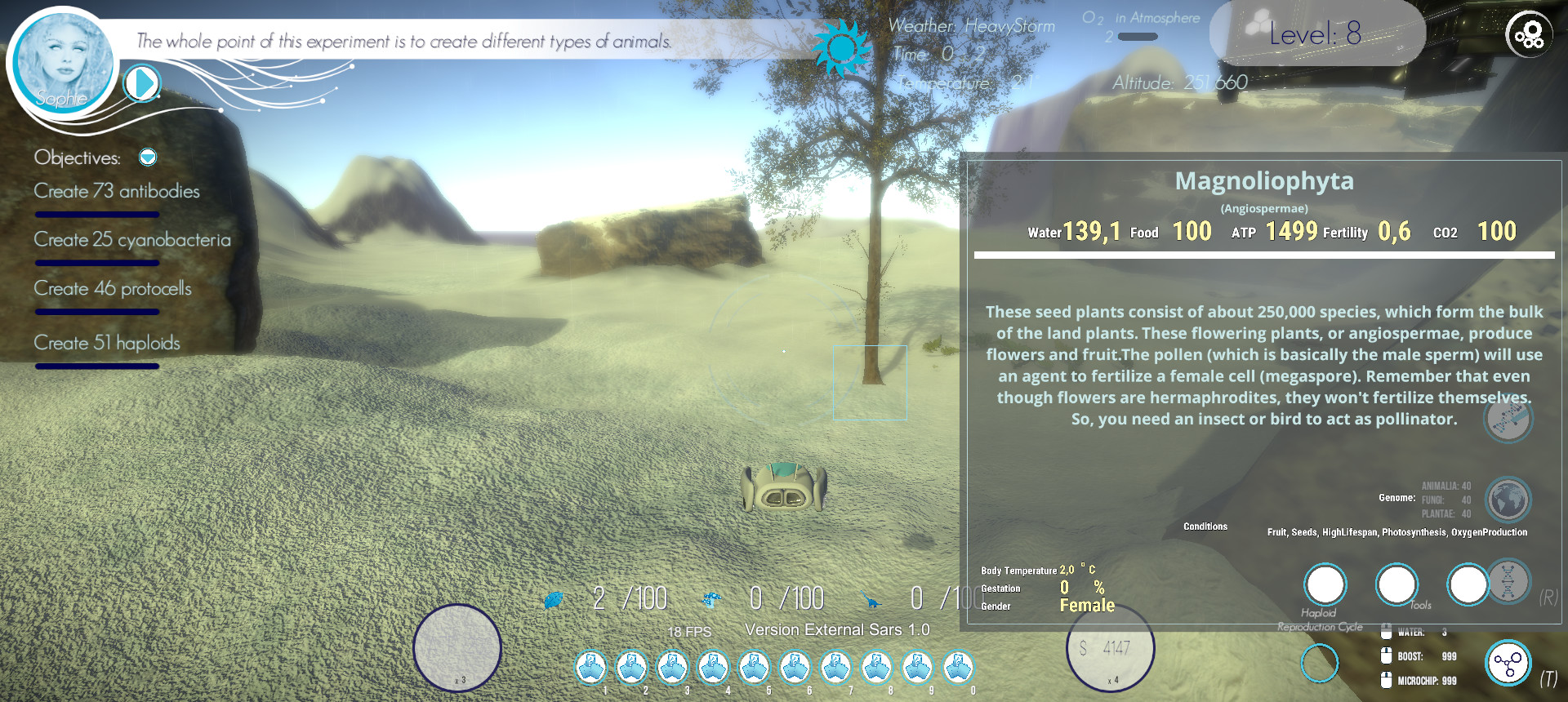Image resolution: width=1568 pixels, height=702 pixels.
Task: Adjust the O2 in Atmosphere bar
Action: click(1137, 36)
